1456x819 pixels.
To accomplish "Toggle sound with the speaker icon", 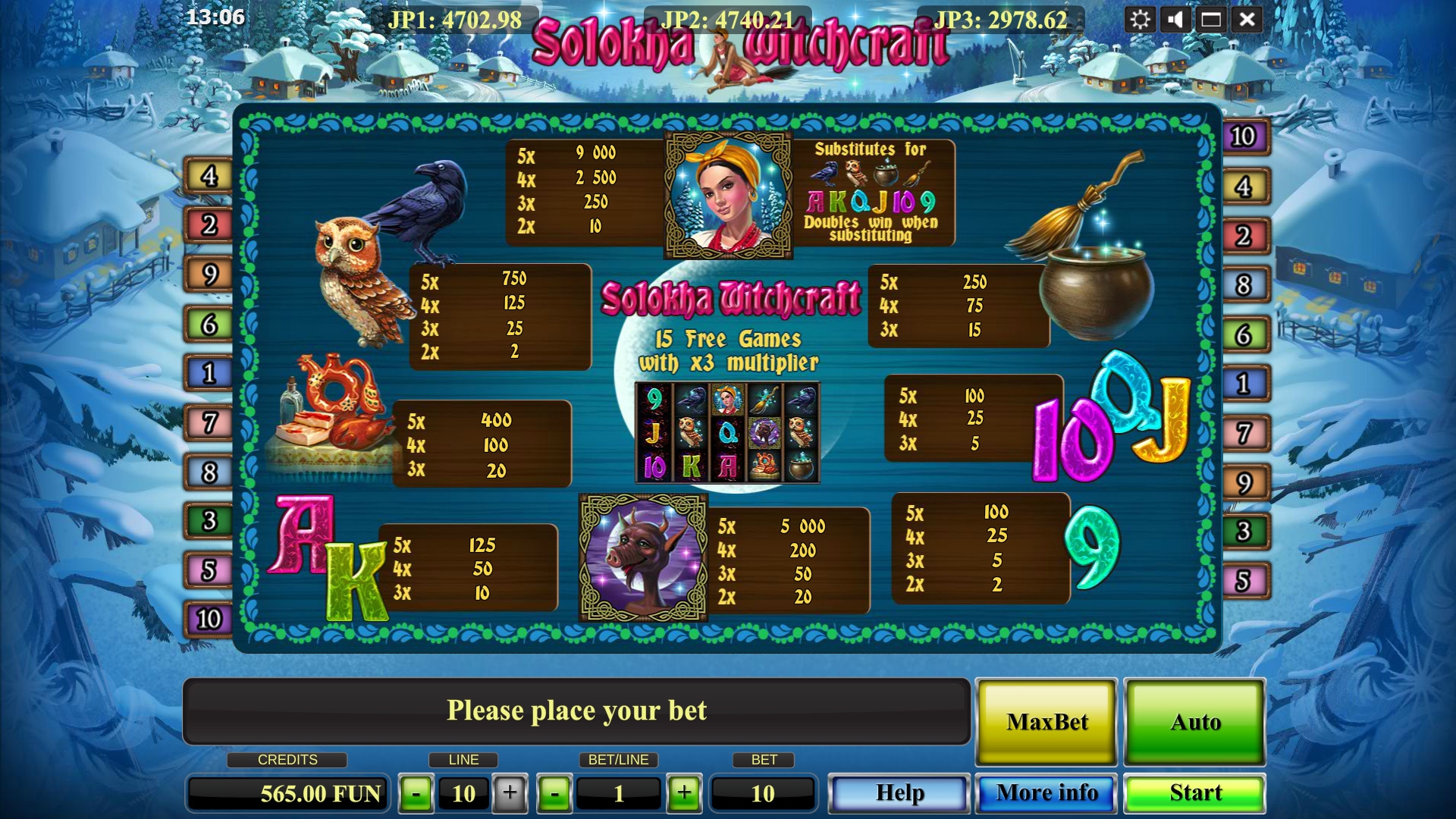I will (1175, 20).
